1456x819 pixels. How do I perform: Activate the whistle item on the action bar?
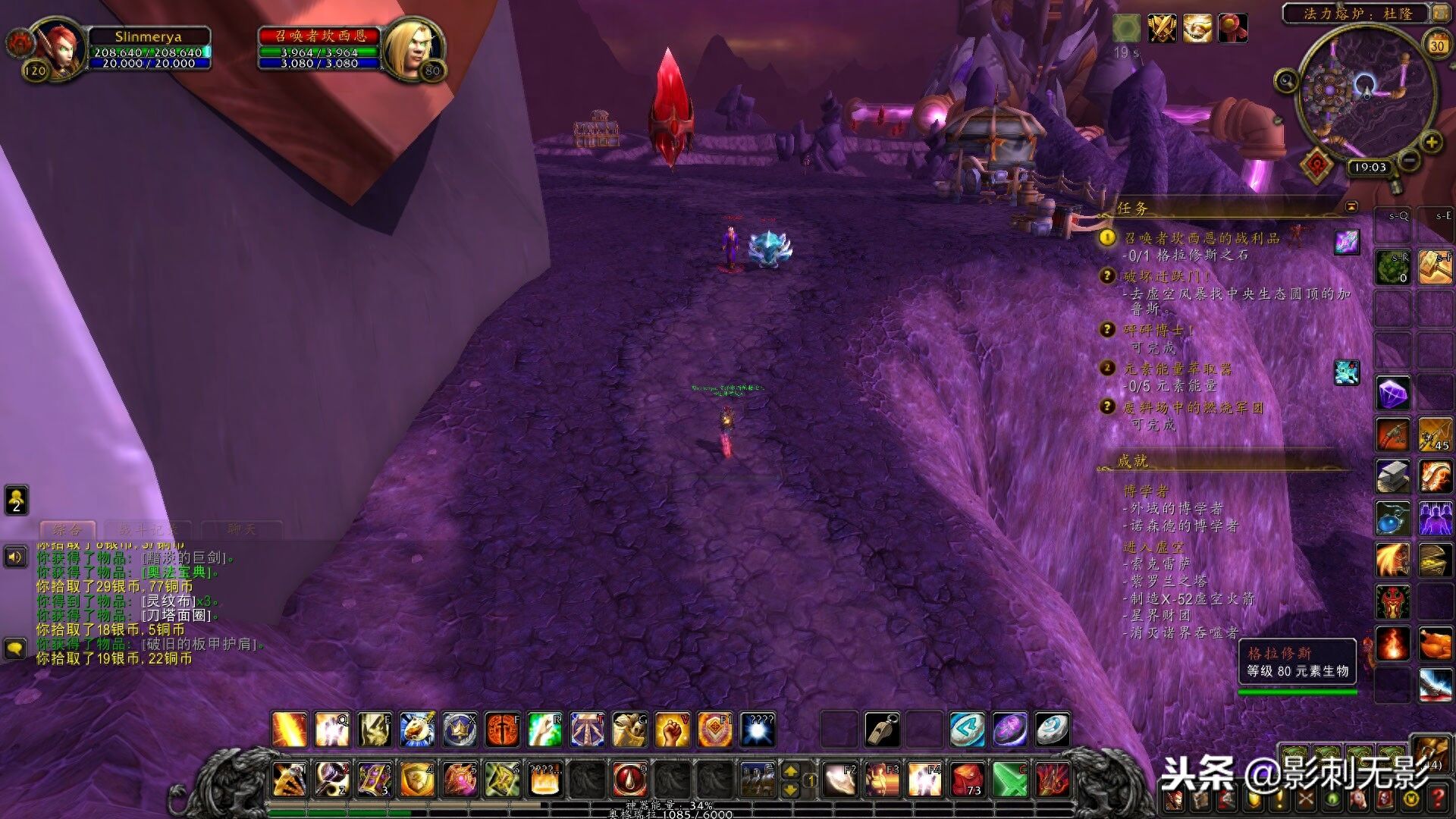(x=882, y=730)
